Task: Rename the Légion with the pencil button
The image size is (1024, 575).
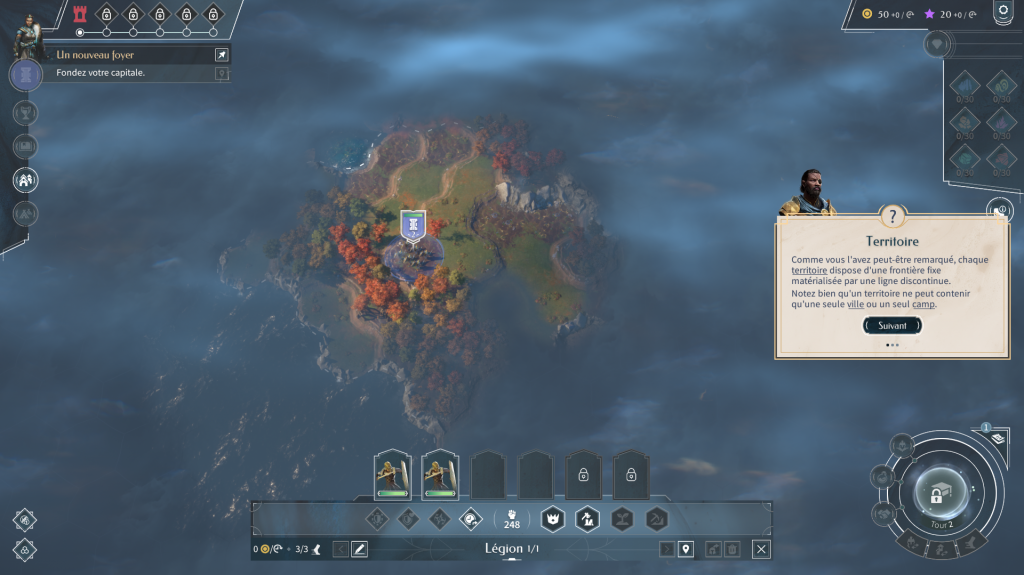Action: (x=359, y=549)
